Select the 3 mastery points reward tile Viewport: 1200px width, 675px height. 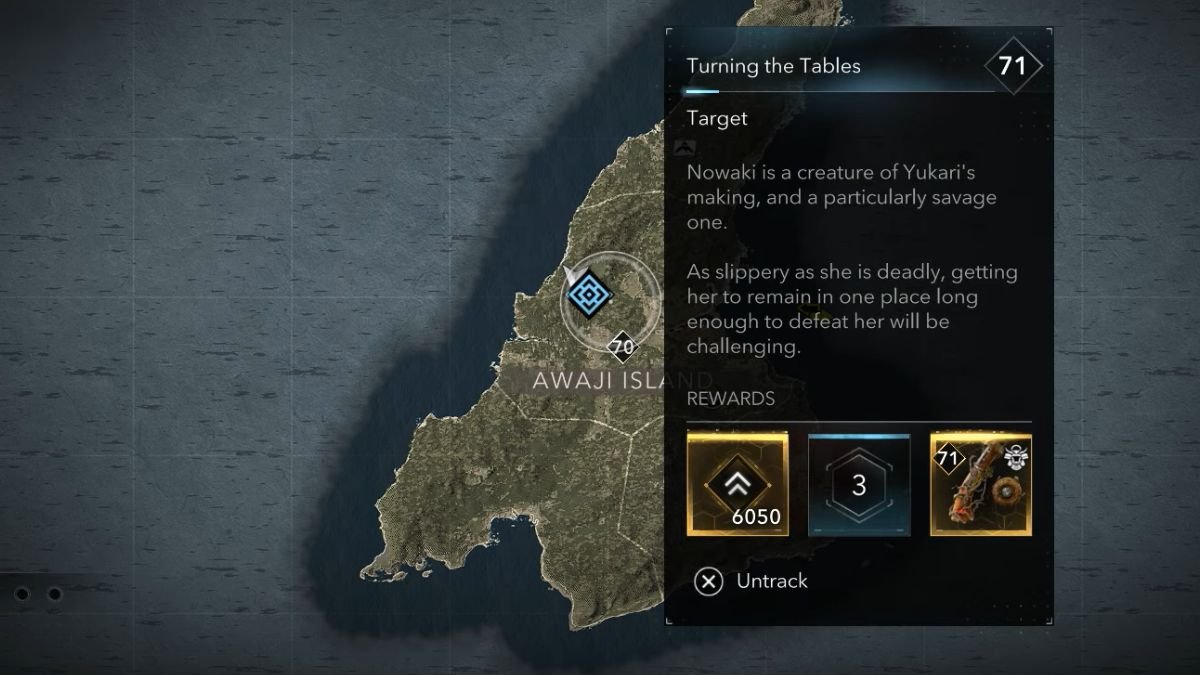click(x=859, y=484)
